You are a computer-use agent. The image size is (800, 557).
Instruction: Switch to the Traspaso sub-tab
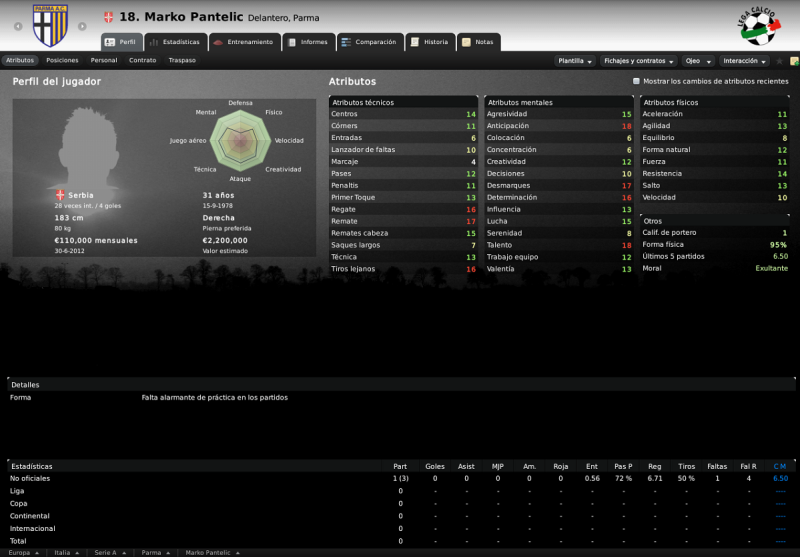point(182,60)
